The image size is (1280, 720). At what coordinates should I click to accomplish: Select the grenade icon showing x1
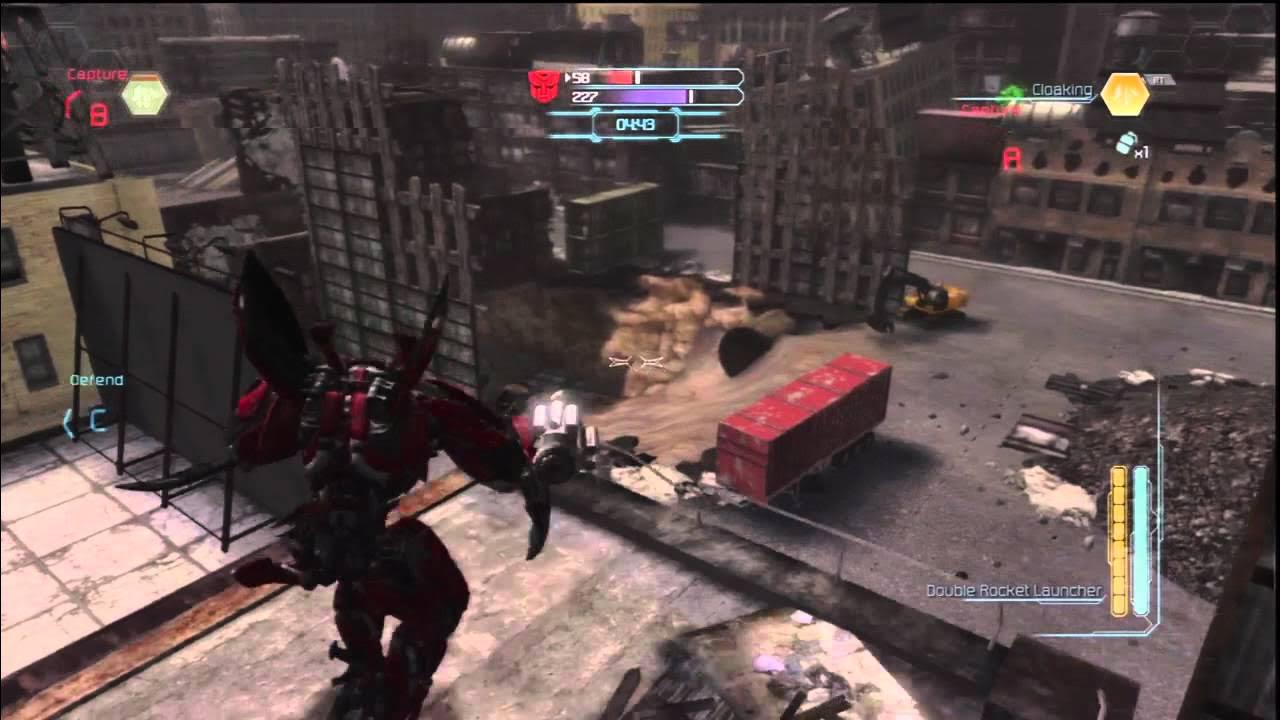tap(1127, 144)
